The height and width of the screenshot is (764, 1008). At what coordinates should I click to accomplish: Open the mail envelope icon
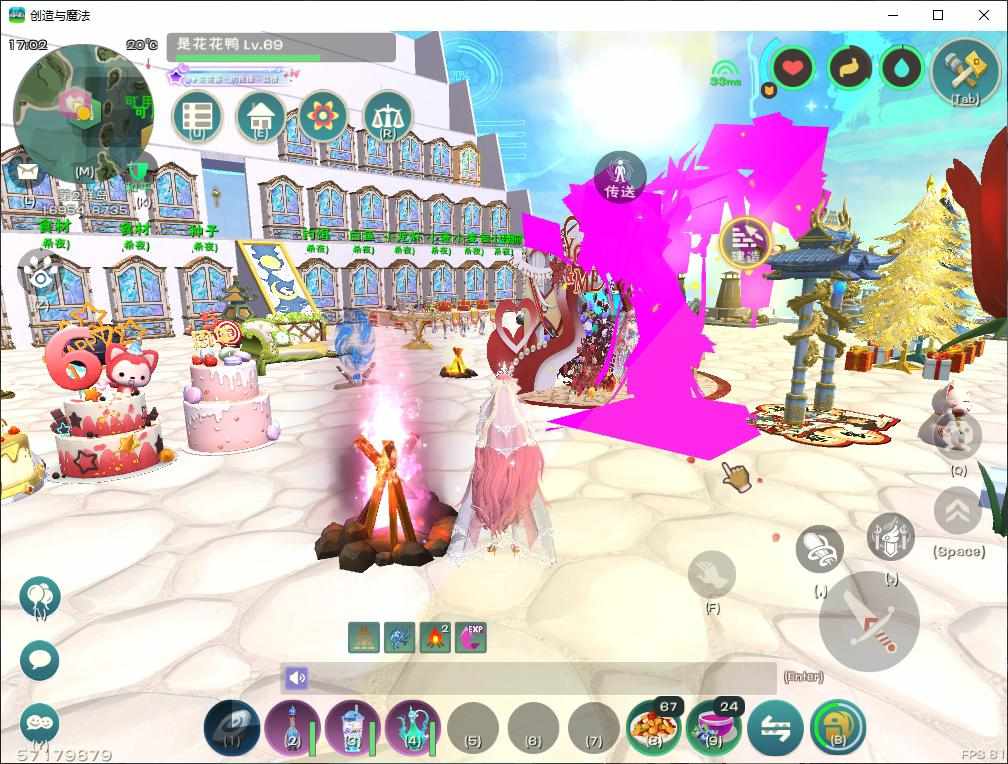tap(28, 173)
